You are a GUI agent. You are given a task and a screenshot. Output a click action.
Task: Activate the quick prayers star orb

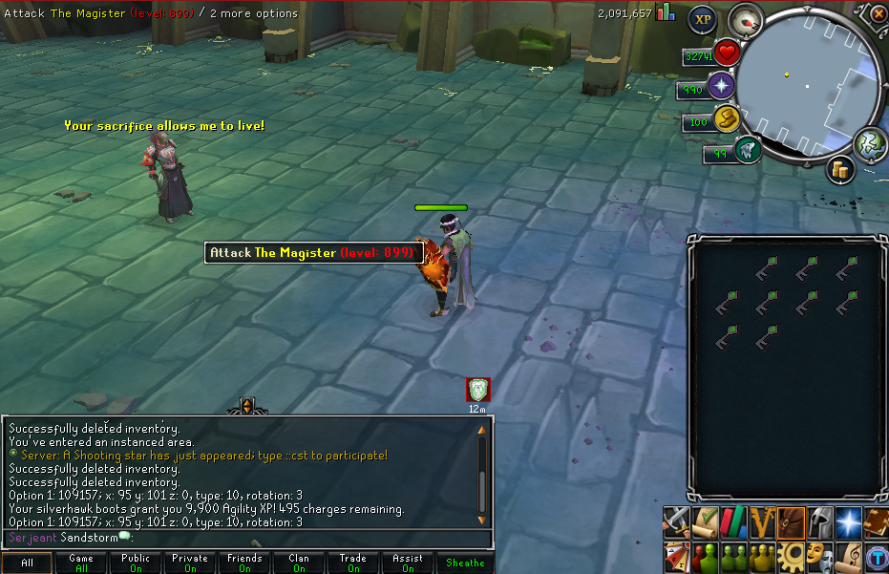tap(721, 86)
